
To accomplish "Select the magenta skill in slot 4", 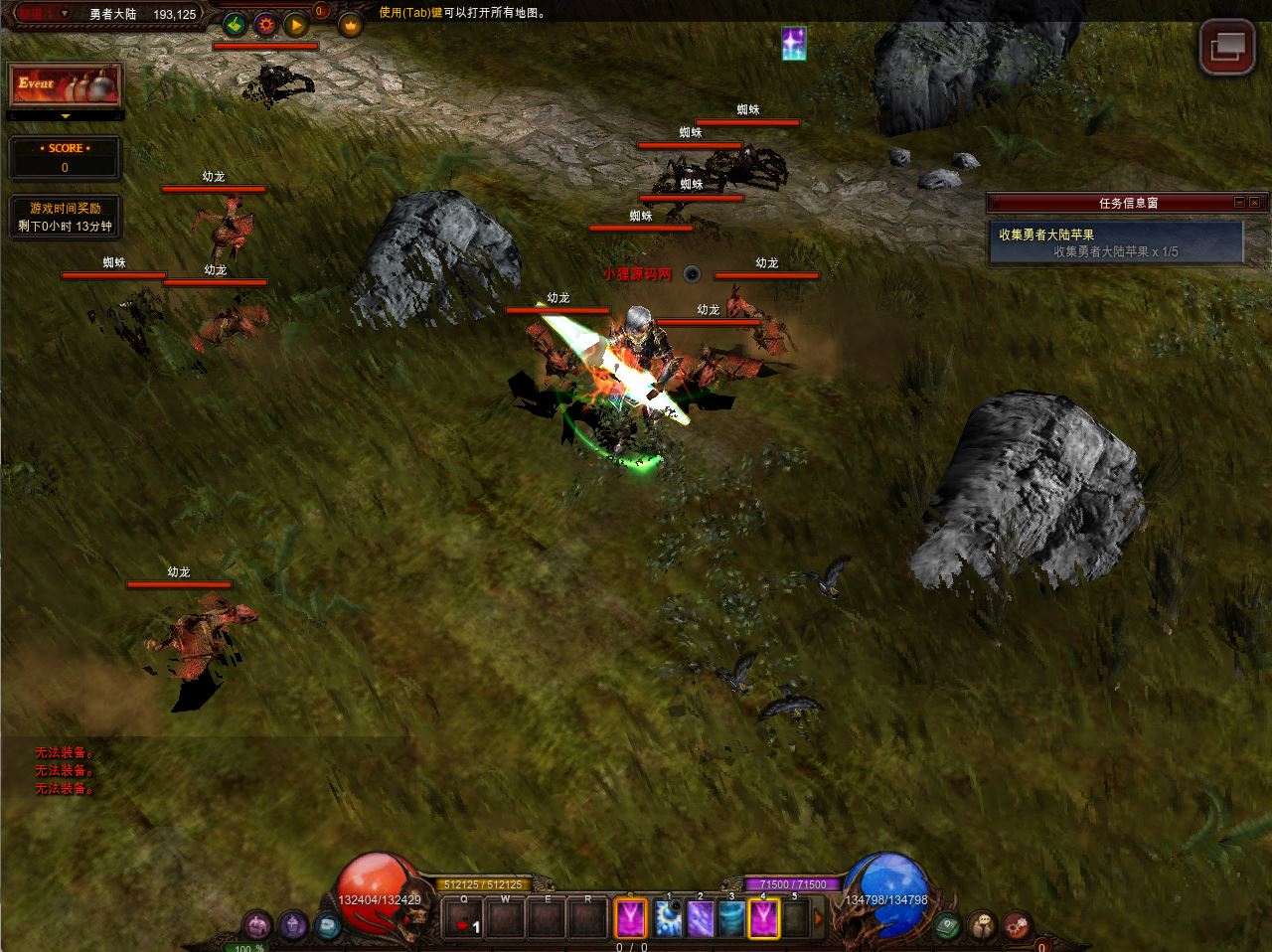I will (x=764, y=918).
